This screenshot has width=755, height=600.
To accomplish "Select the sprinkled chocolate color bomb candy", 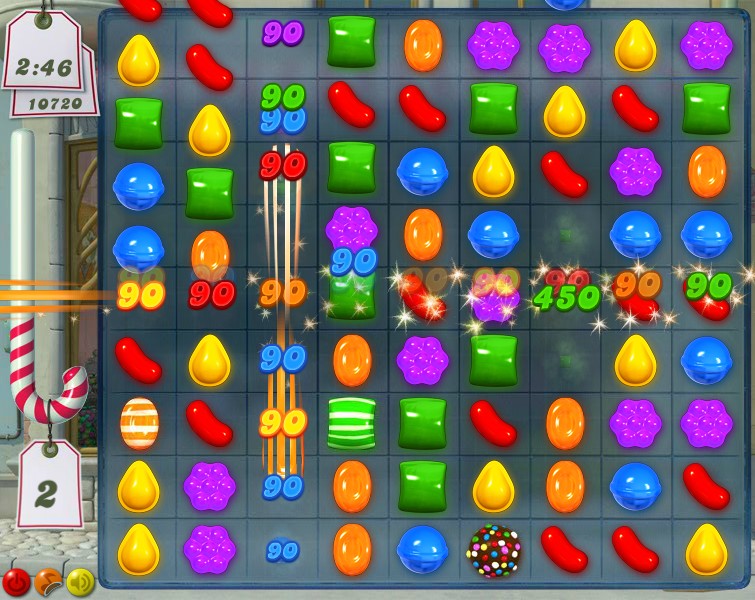I will click(494, 549).
